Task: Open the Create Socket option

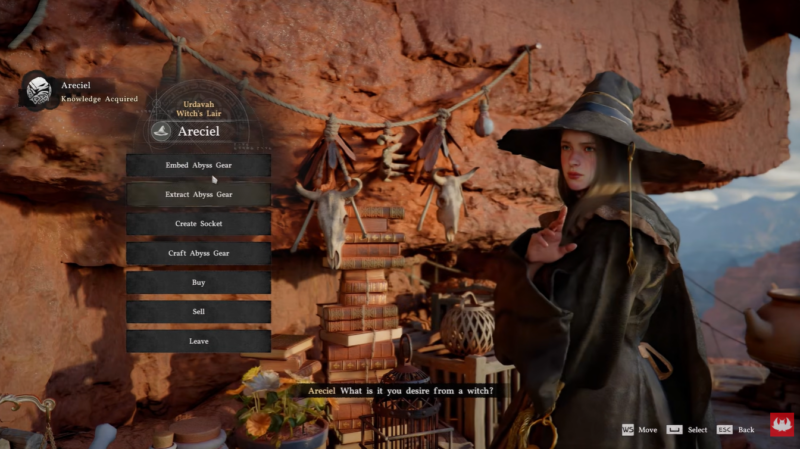Action: [198, 223]
